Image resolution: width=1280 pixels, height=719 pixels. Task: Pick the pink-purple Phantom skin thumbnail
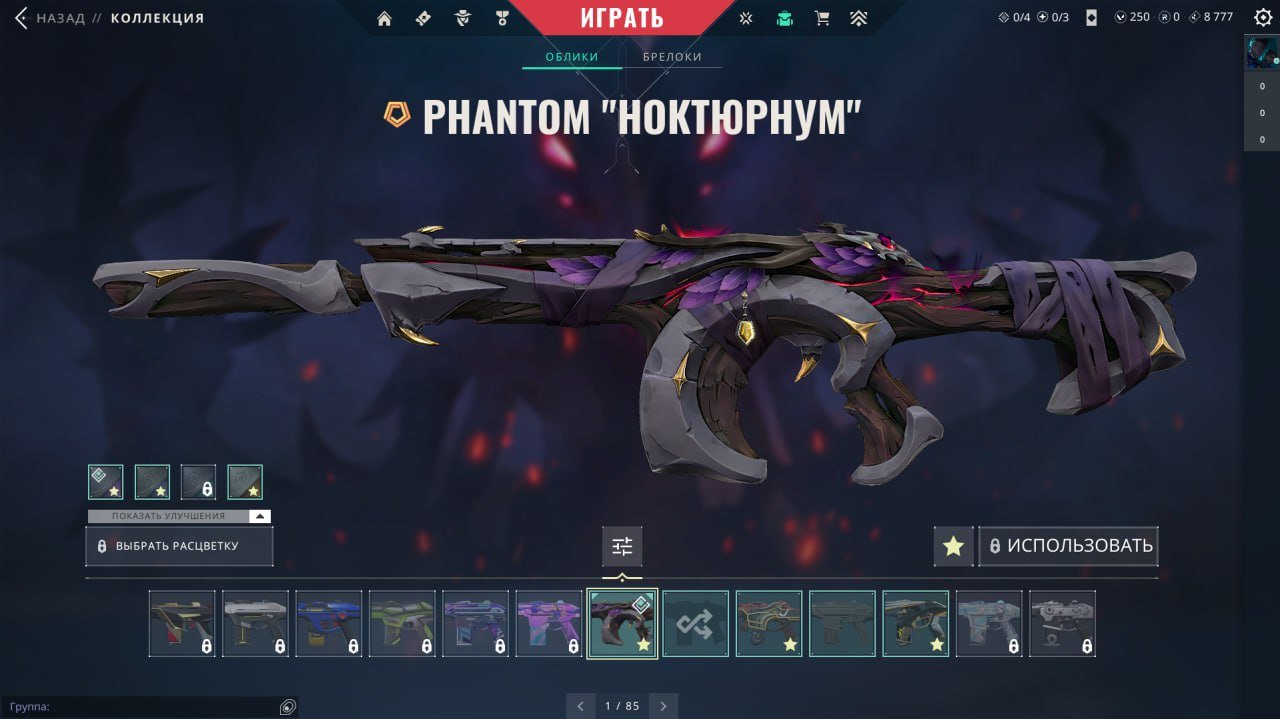[549, 623]
